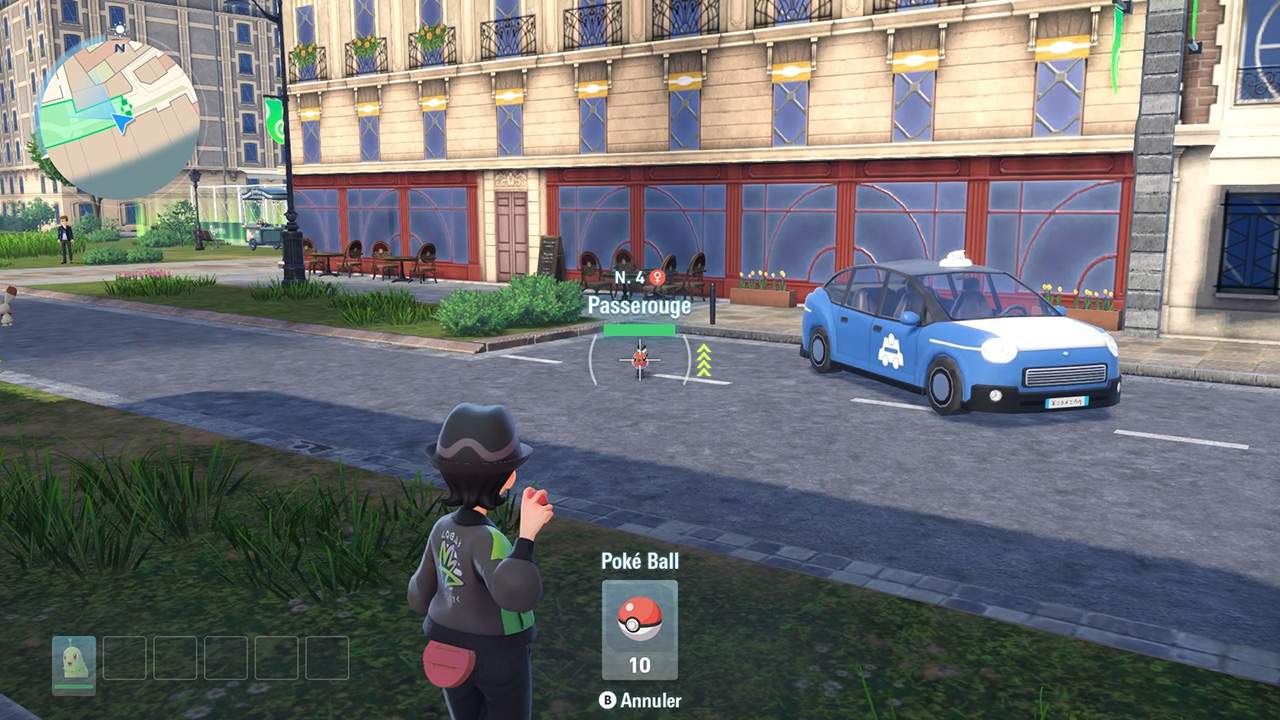
Task: Select the second empty party slot
Action: coord(125,658)
